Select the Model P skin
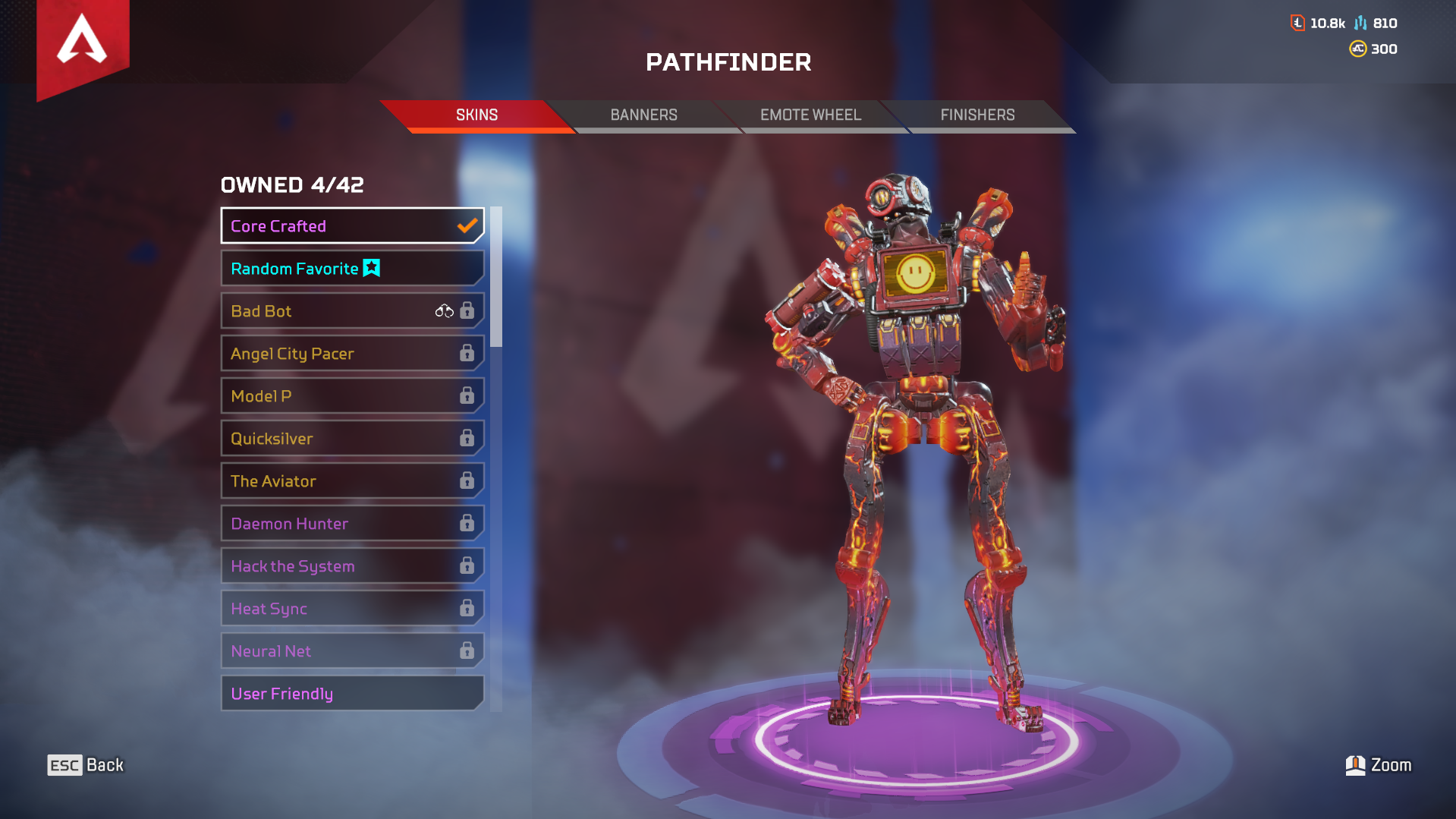This screenshot has height=819, width=1456. [326, 395]
